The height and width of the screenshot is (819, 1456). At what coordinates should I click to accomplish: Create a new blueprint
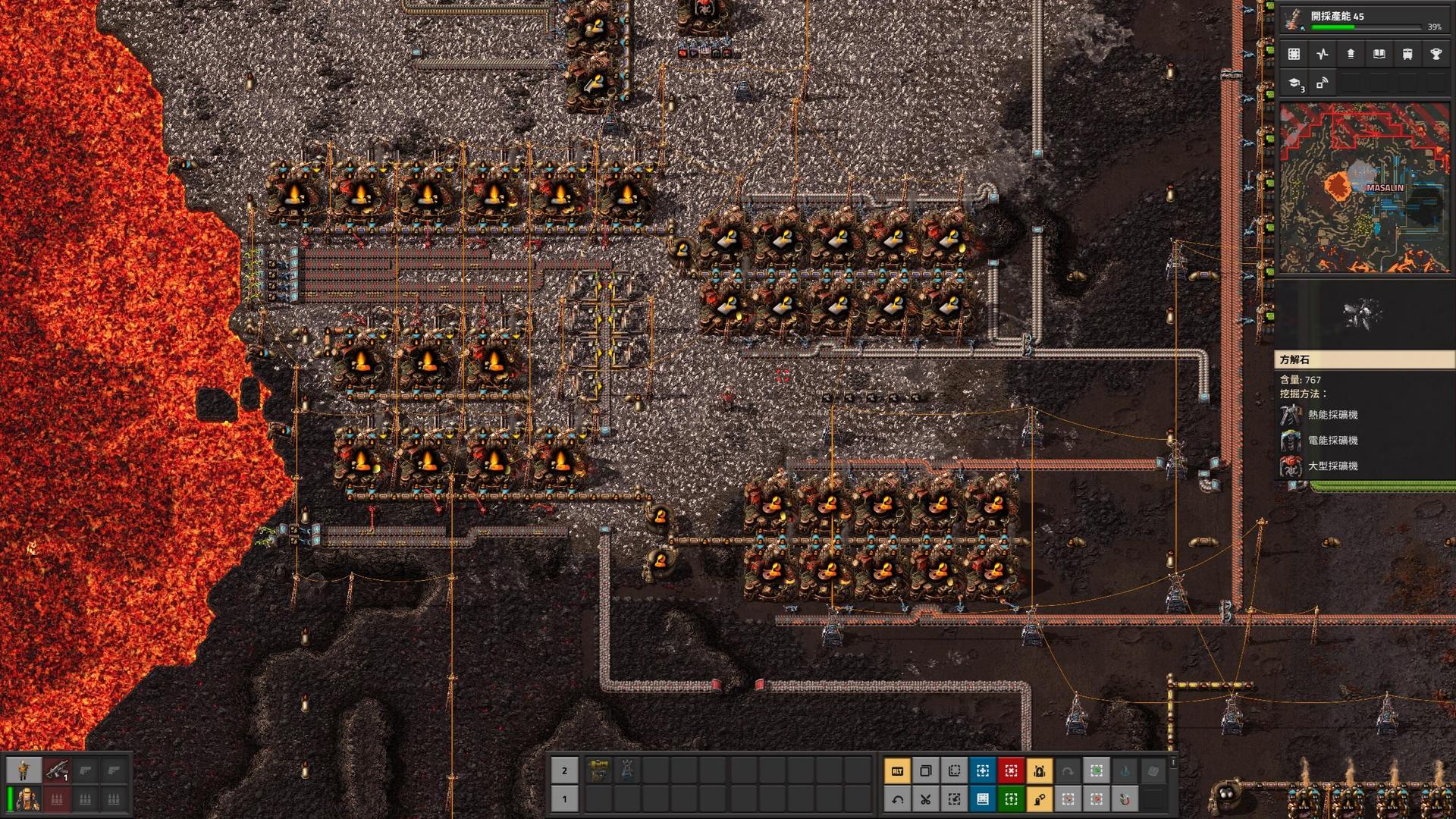(x=983, y=772)
